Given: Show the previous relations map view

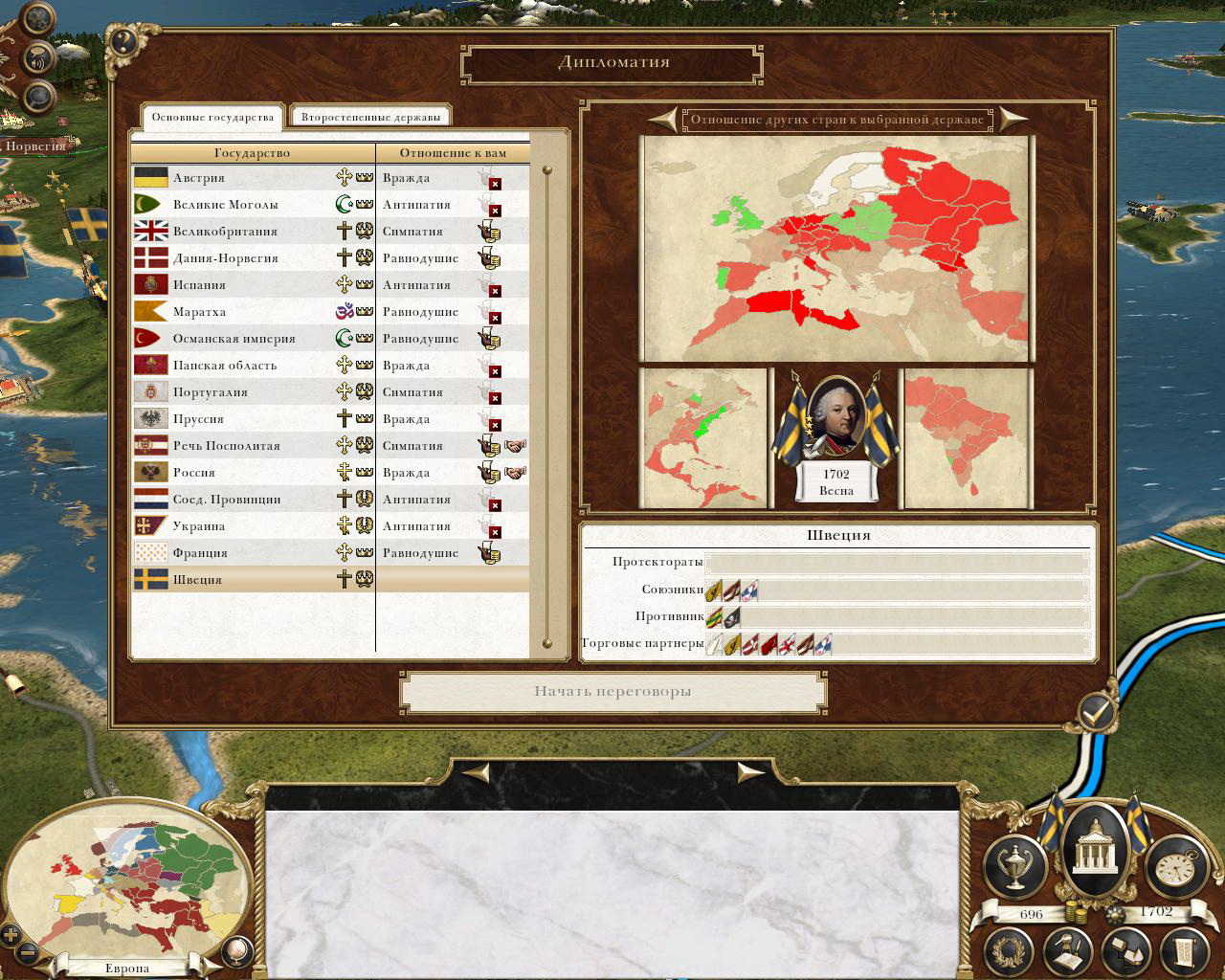Looking at the screenshot, I should coord(662,120).
